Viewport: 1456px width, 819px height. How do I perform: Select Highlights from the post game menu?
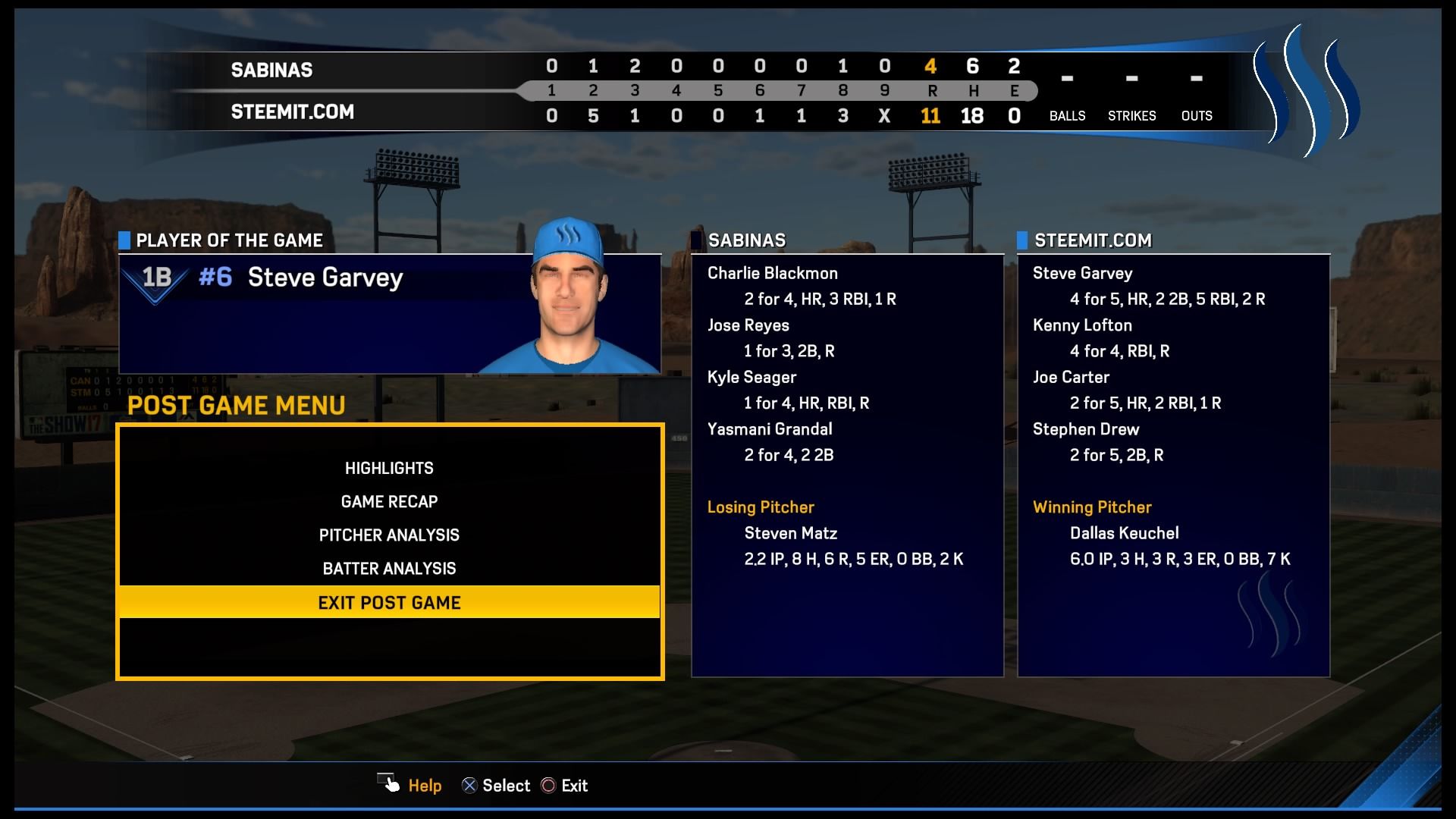click(x=389, y=468)
